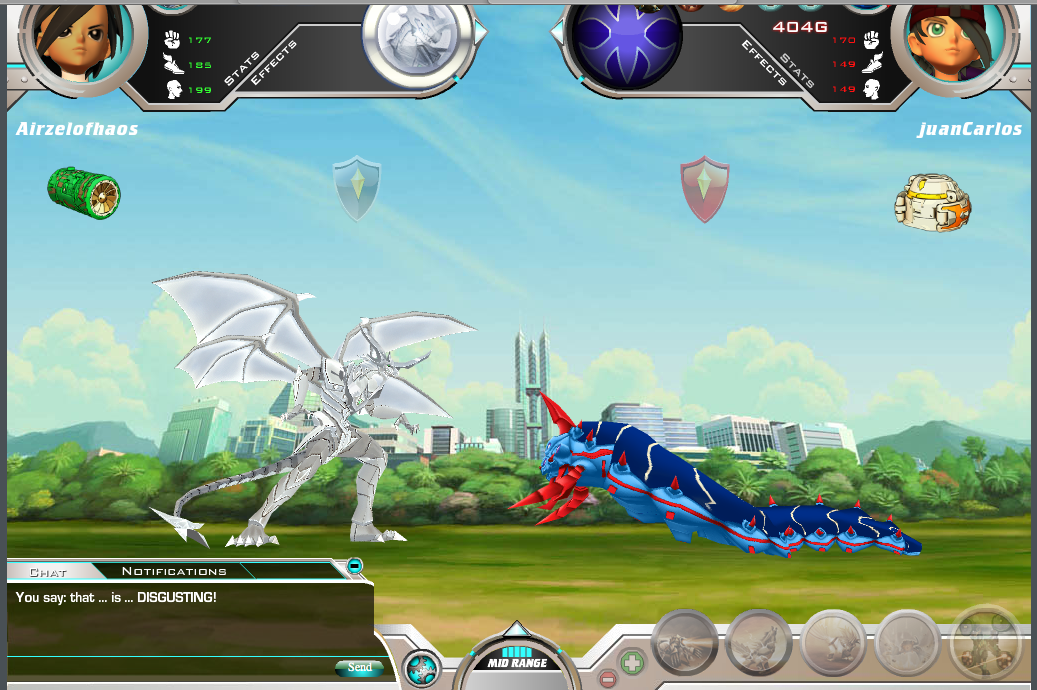
Task: Select the Mid Range distance gauge
Action: (516, 660)
